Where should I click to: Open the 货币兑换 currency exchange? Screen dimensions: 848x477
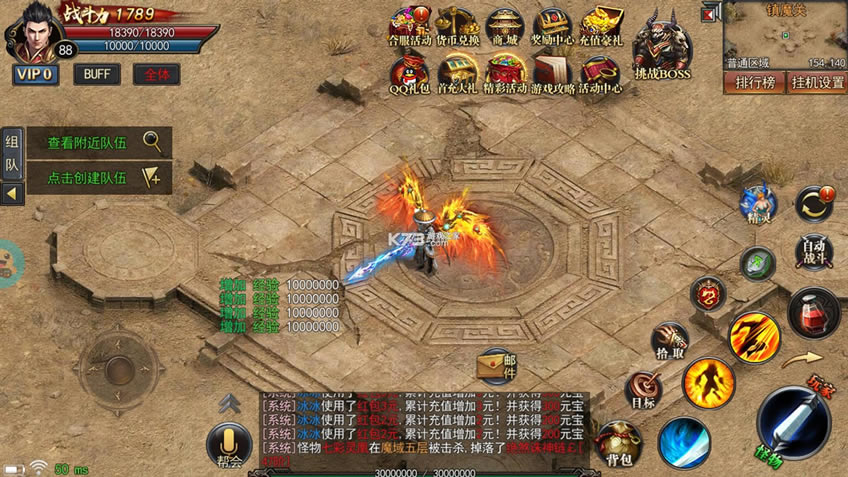456,28
